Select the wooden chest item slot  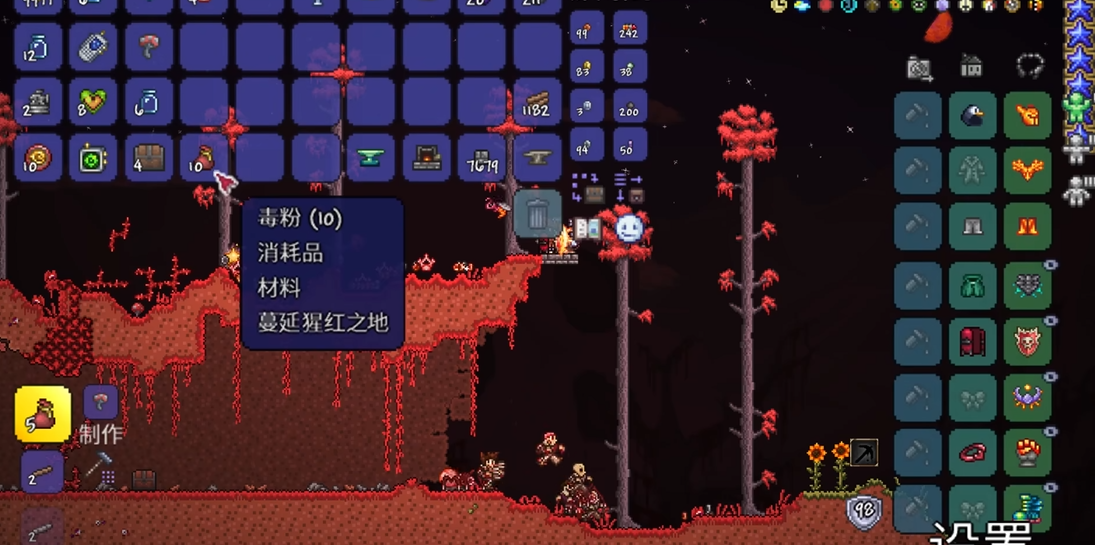[149, 157]
